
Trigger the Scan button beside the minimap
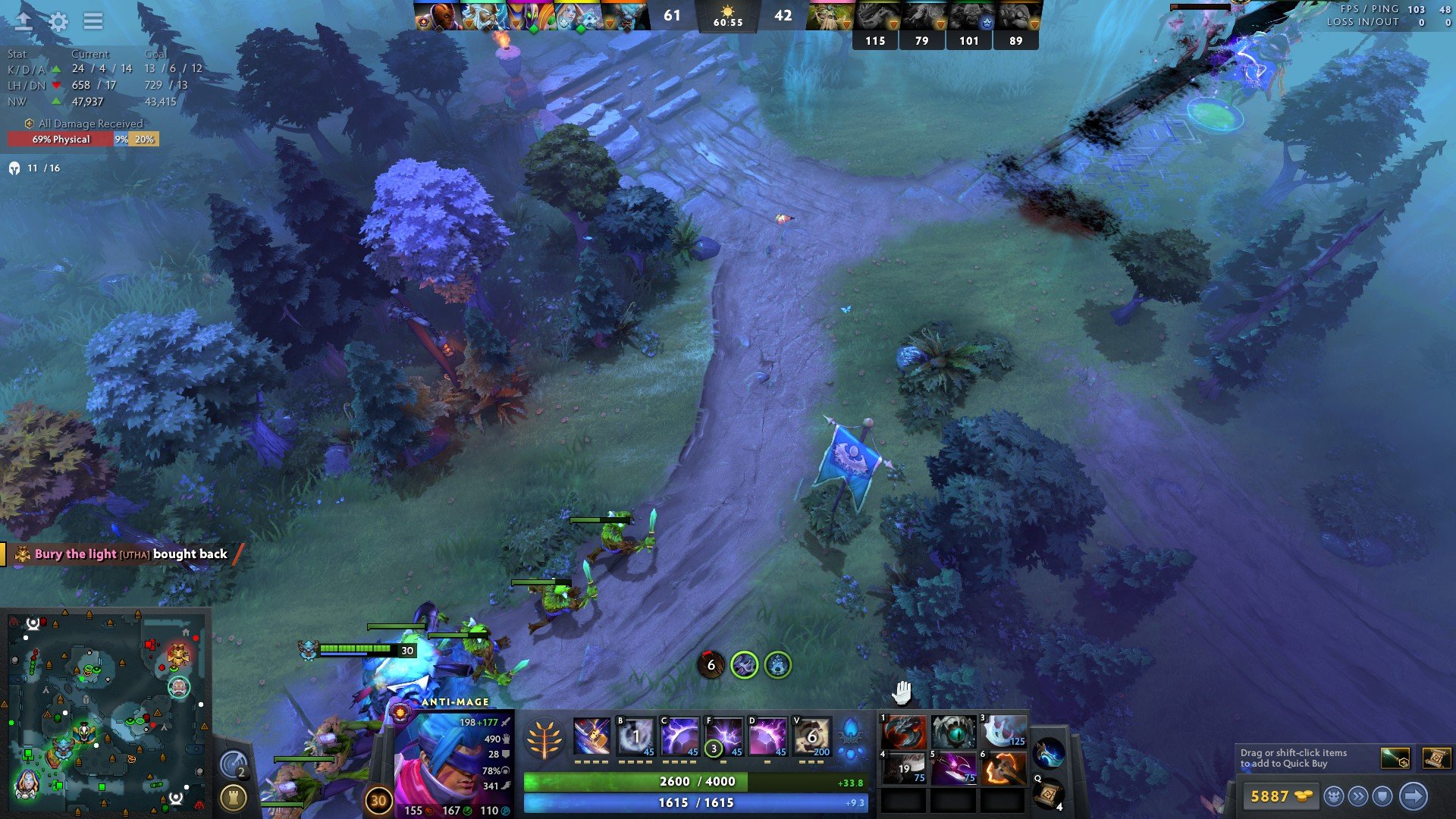click(233, 764)
